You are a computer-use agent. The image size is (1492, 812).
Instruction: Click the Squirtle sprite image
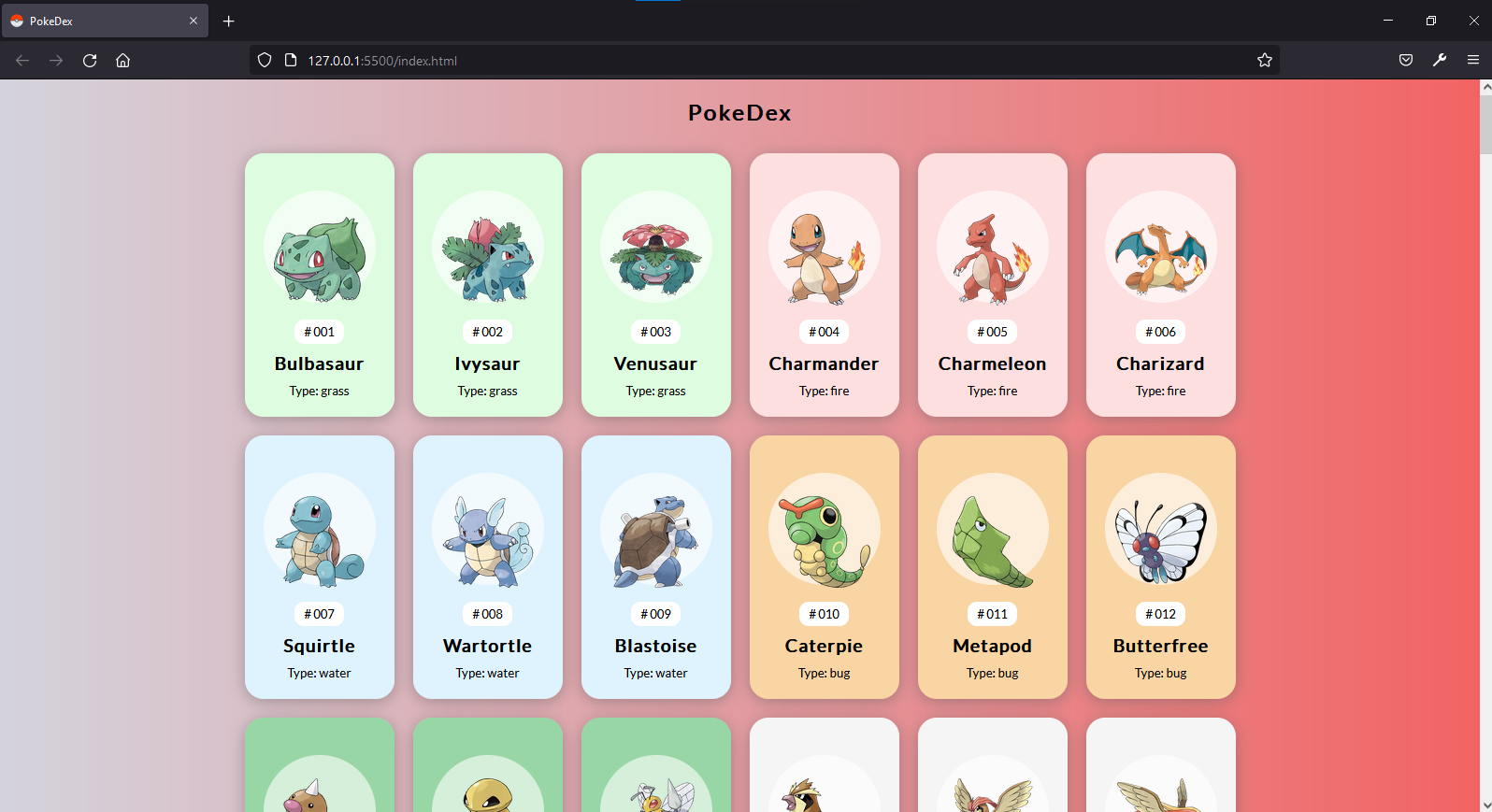pos(319,530)
